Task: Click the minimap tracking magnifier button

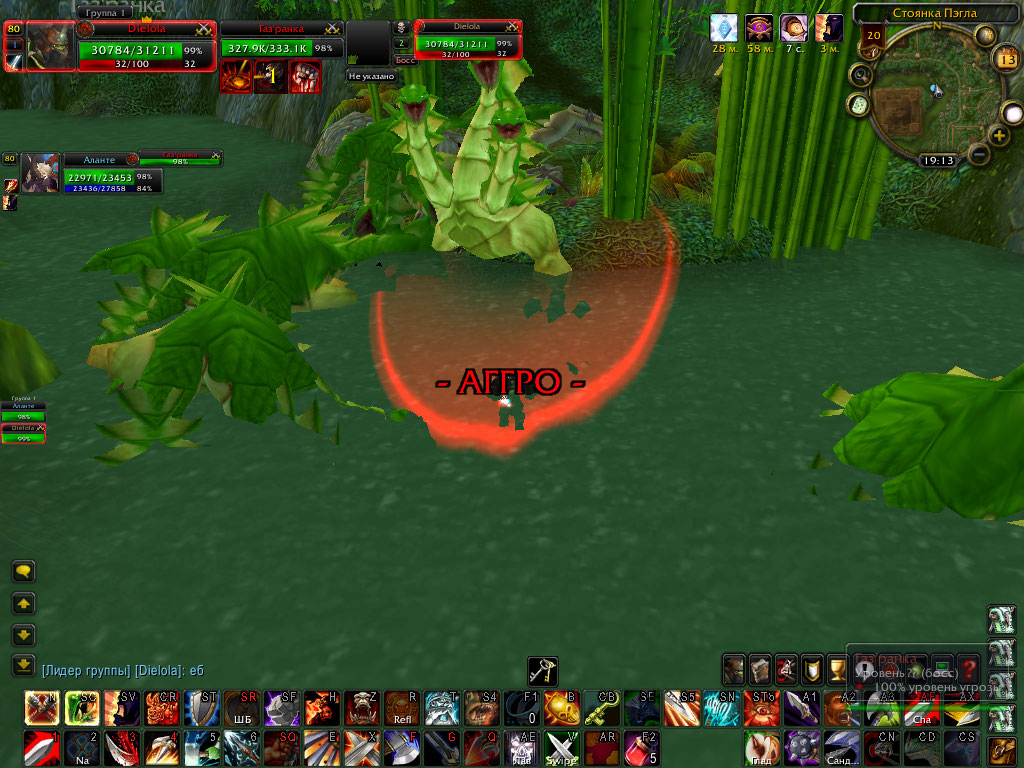Action: point(859,75)
